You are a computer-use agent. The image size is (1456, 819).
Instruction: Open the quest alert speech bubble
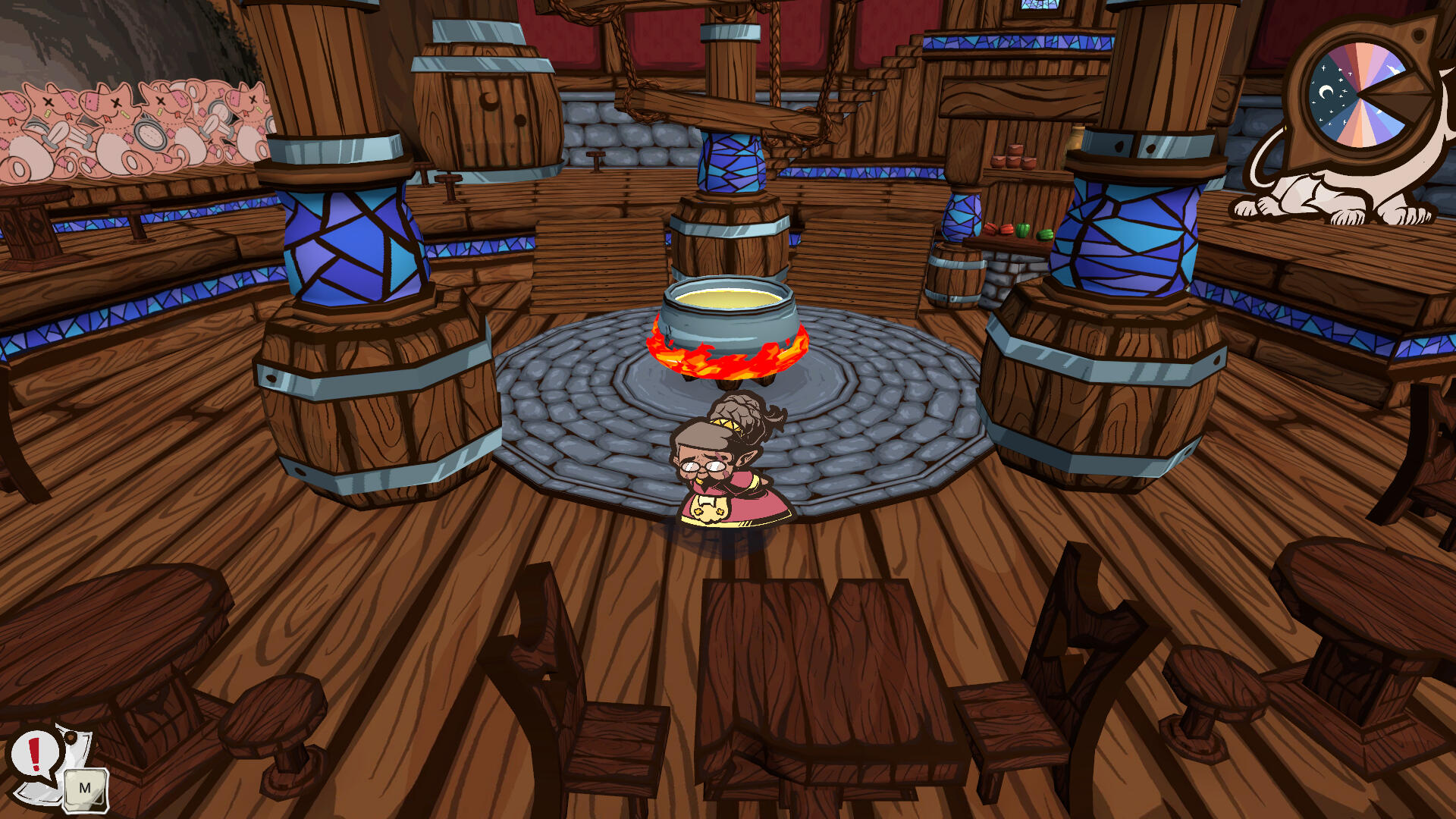click(x=34, y=754)
